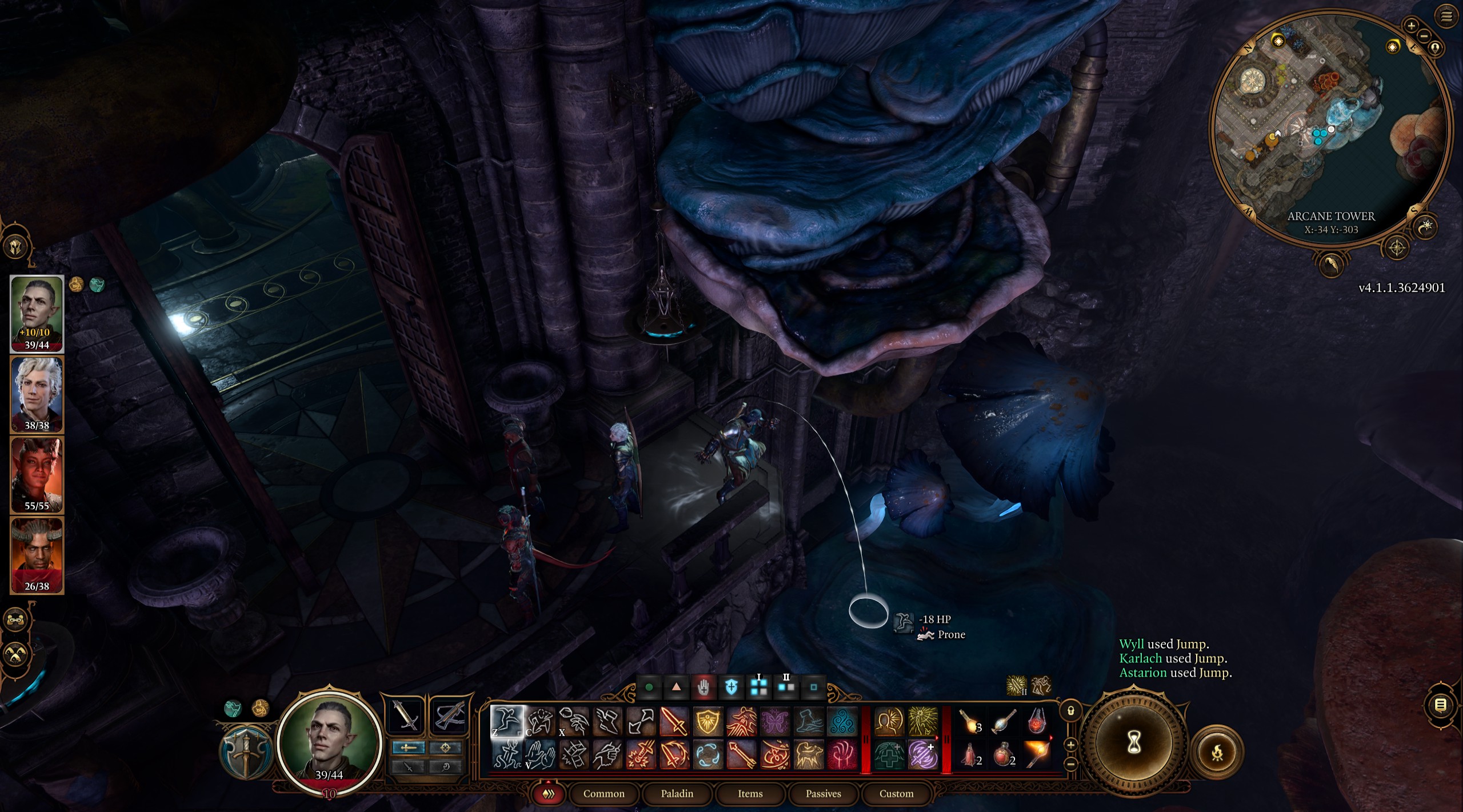Open the Passives tab
The height and width of the screenshot is (812, 1463).
click(825, 794)
